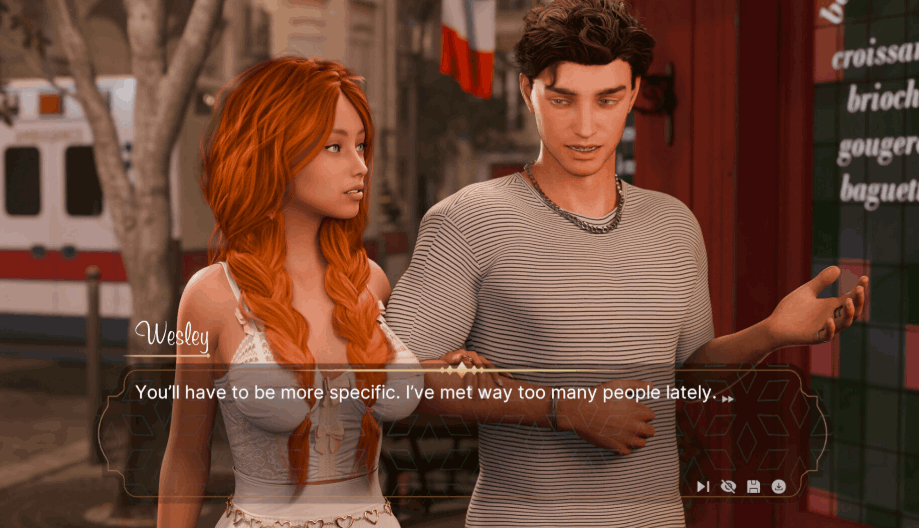
Task: Click the double-arrow continue indicator after the dialogue
Action: click(x=728, y=398)
